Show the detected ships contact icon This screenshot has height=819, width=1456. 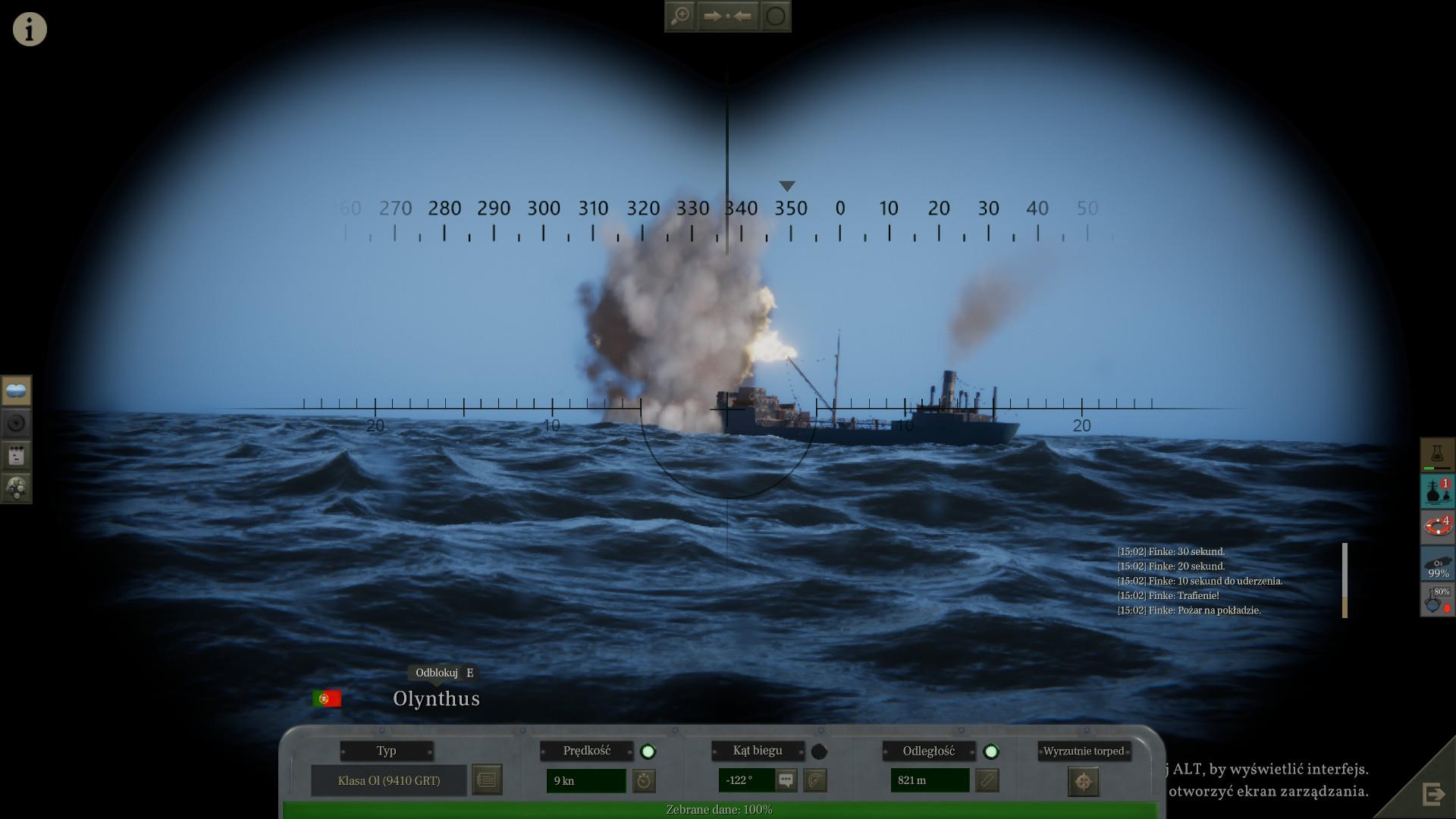tap(1436, 491)
